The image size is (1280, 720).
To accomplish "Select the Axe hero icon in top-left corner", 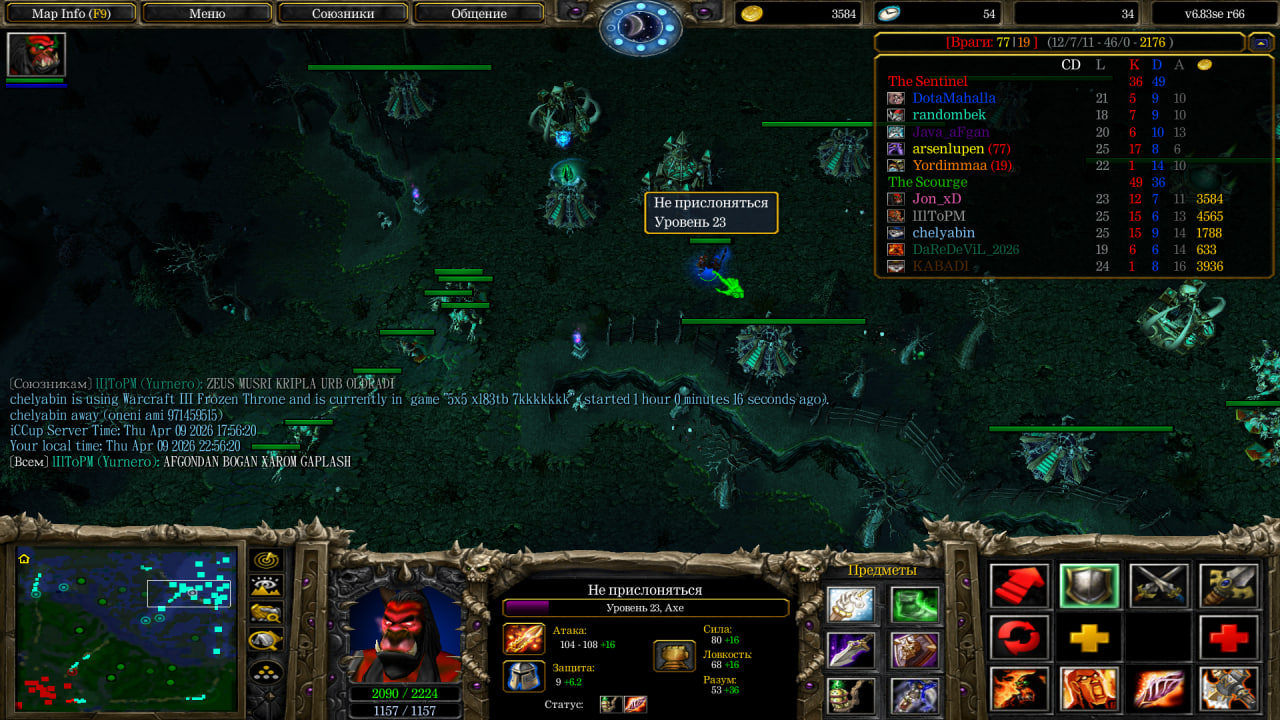I will (x=36, y=54).
